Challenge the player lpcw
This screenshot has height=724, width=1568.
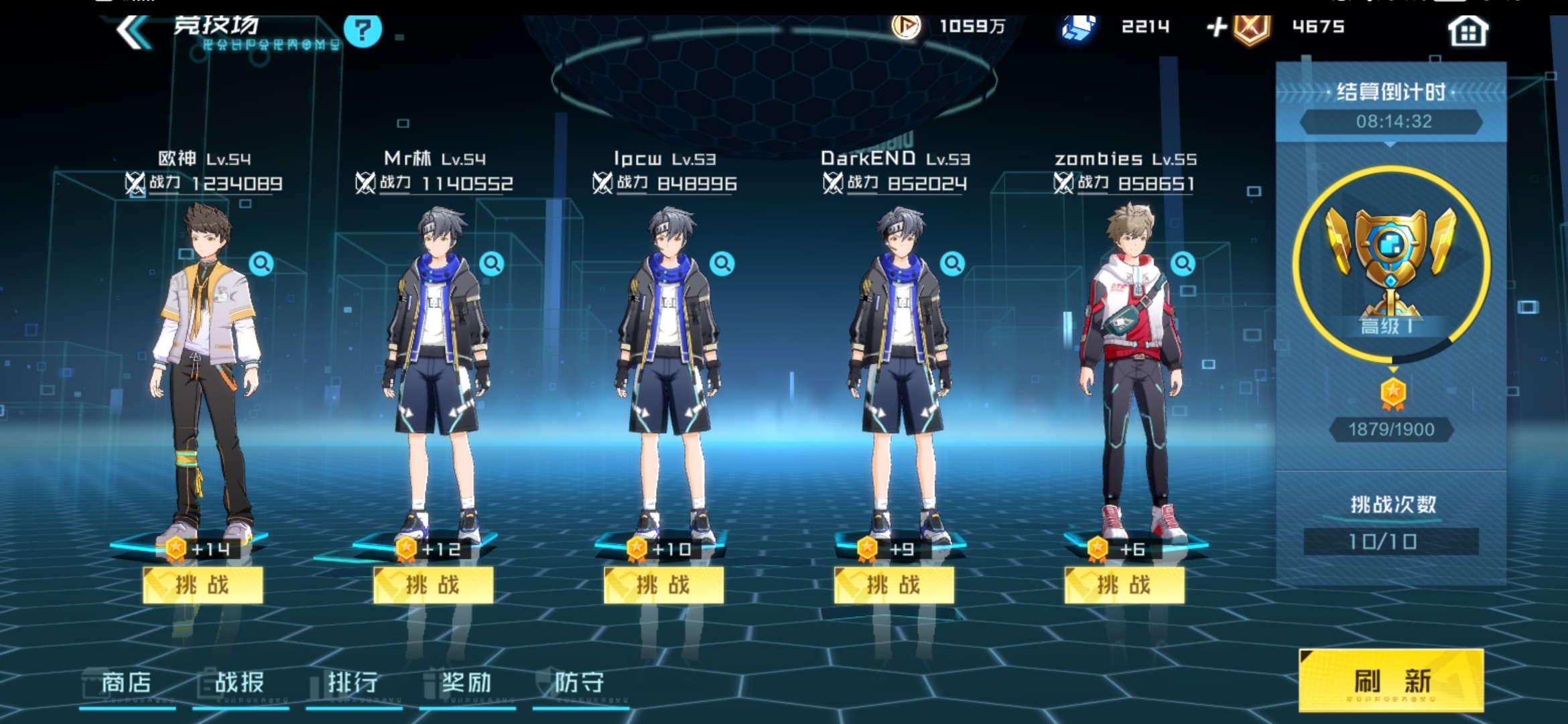[663, 585]
